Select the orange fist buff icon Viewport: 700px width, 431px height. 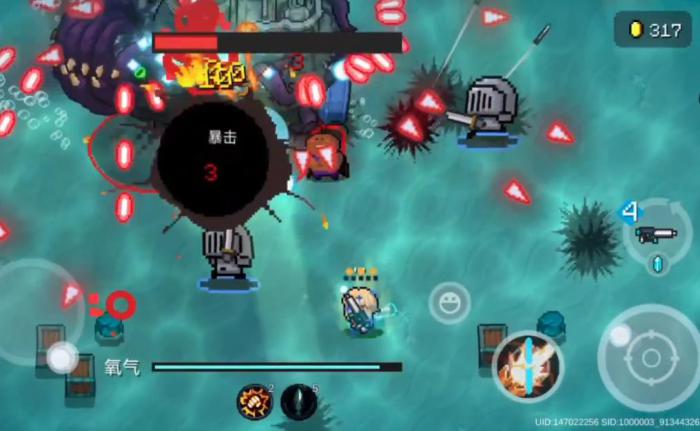click(253, 402)
